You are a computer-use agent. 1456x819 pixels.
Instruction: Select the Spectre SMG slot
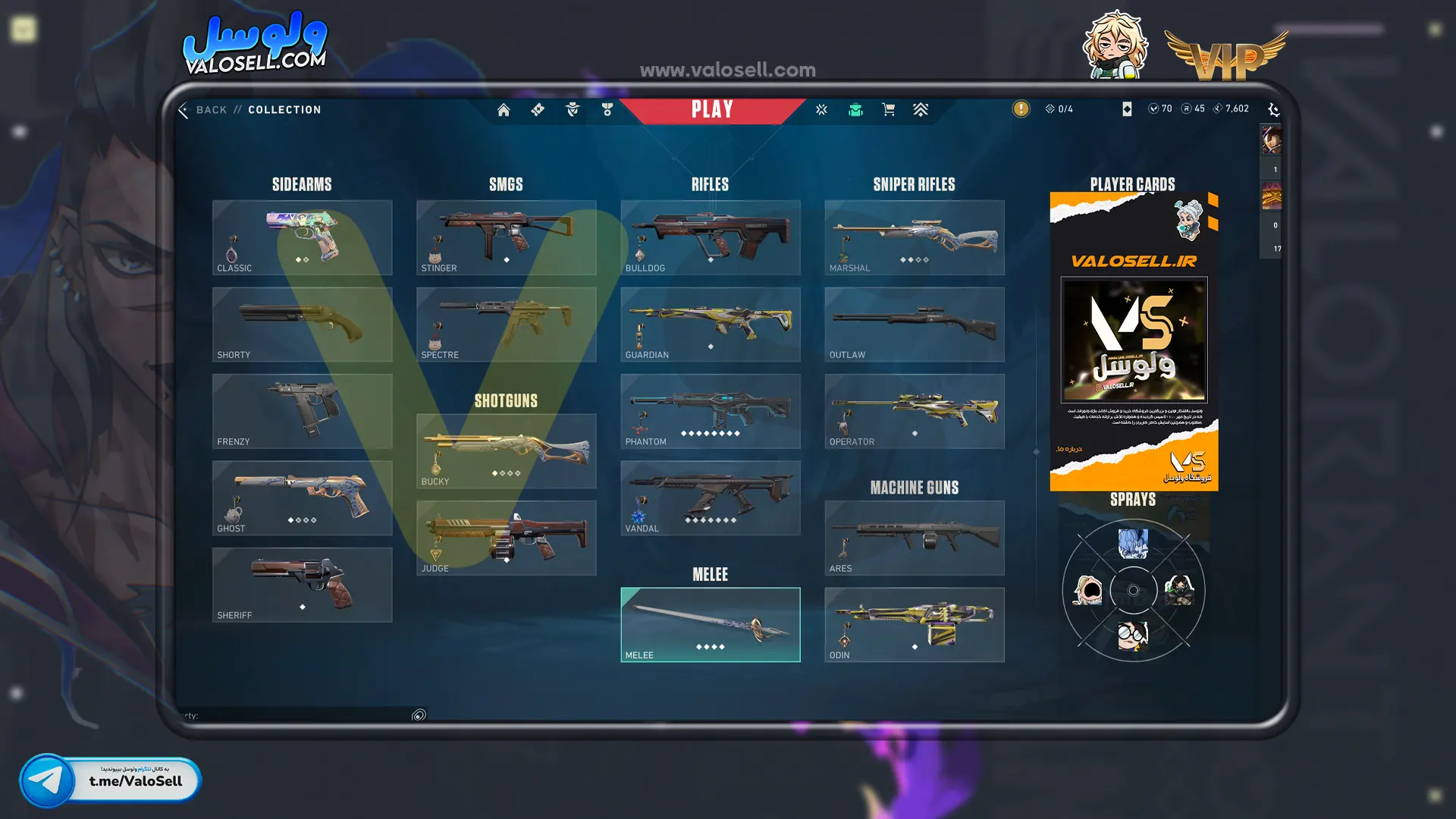click(506, 324)
